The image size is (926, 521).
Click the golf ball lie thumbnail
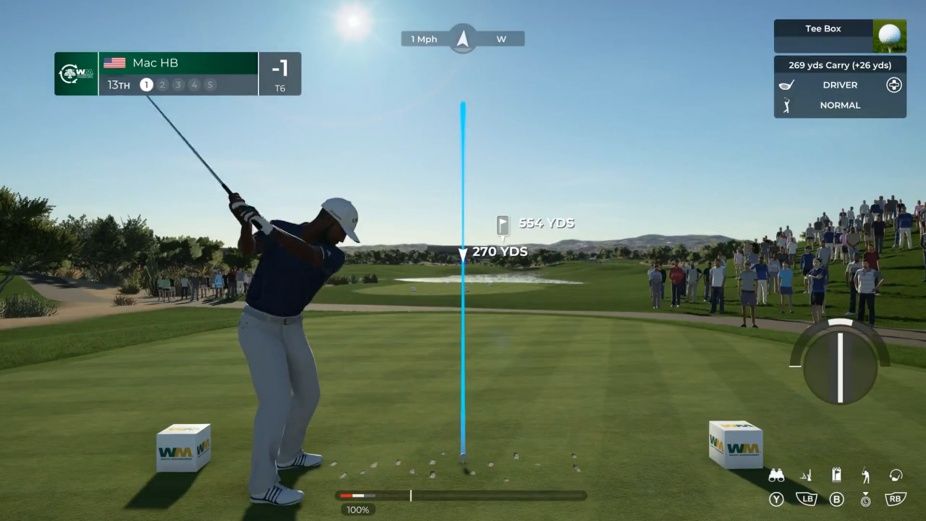click(x=889, y=36)
